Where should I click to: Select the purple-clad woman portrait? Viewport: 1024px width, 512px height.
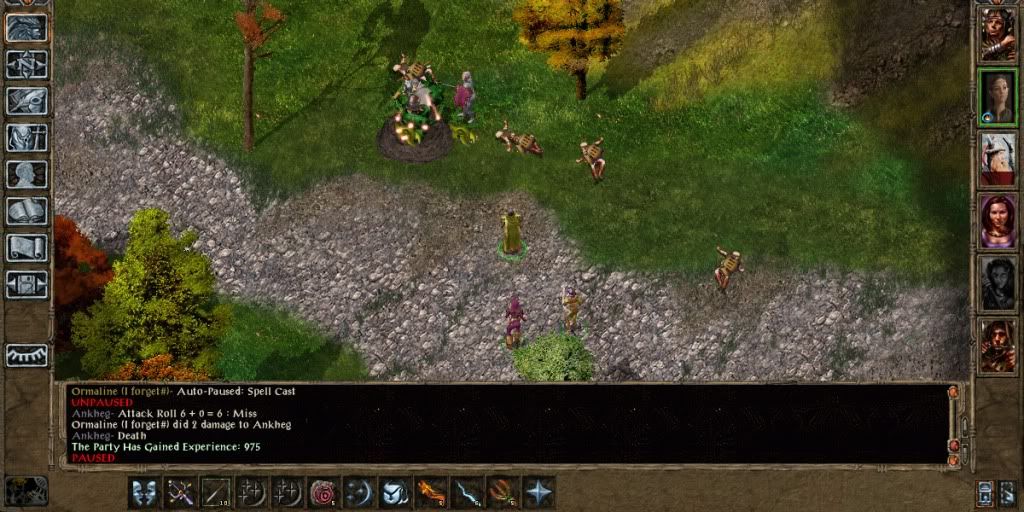tap(997, 220)
